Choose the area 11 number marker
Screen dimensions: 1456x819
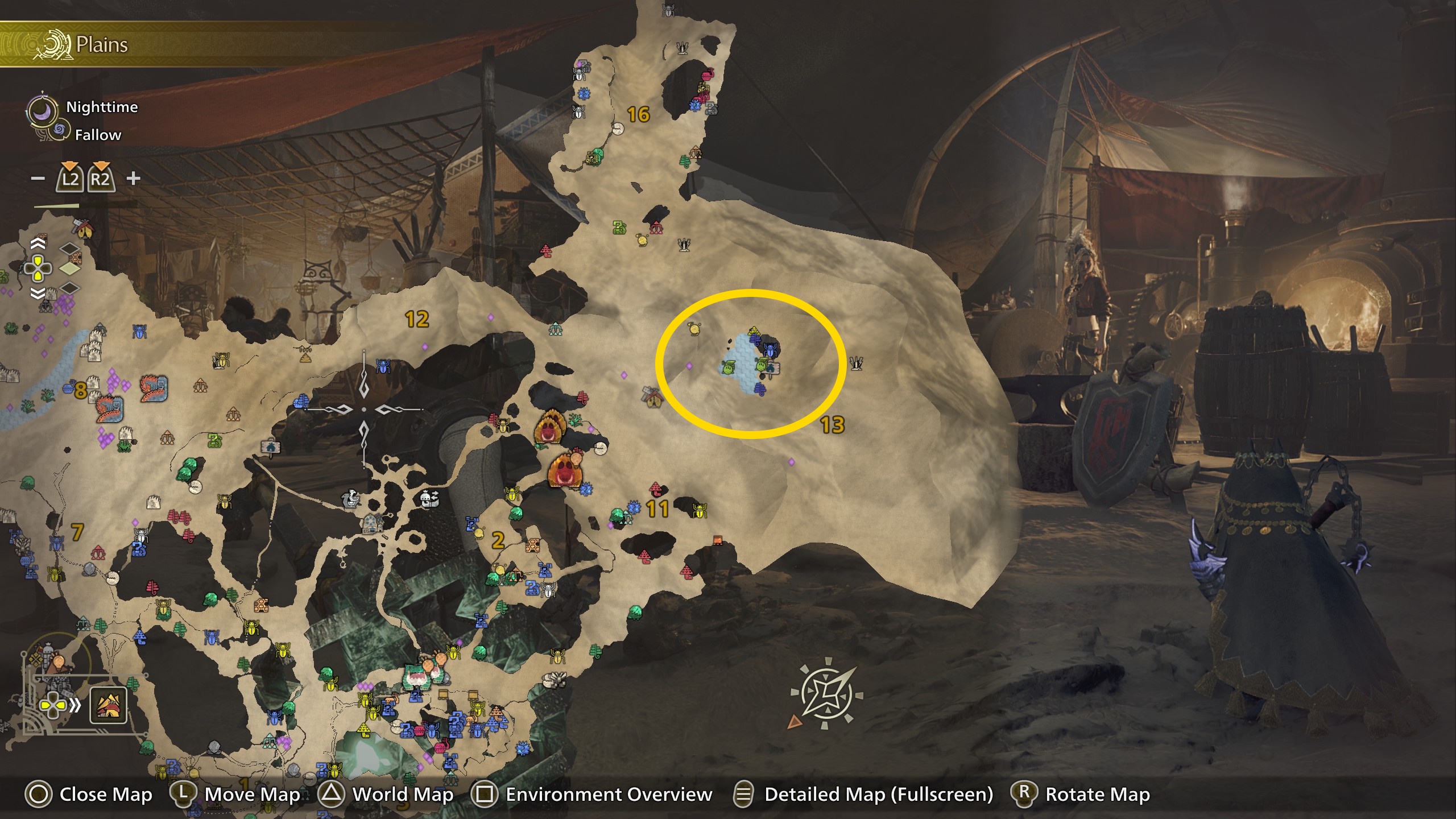coord(657,508)
